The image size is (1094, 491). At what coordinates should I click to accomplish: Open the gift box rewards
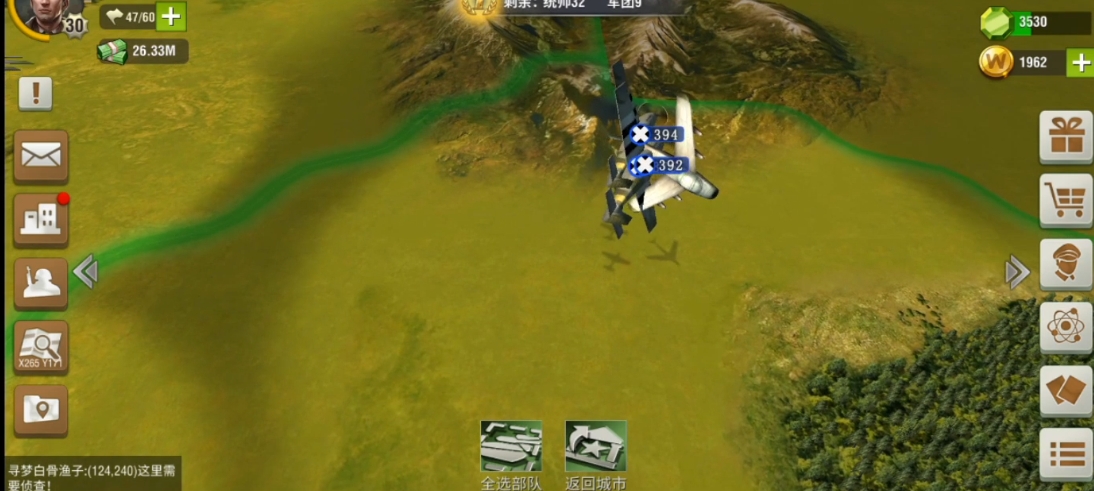(x=1066, y=137)
